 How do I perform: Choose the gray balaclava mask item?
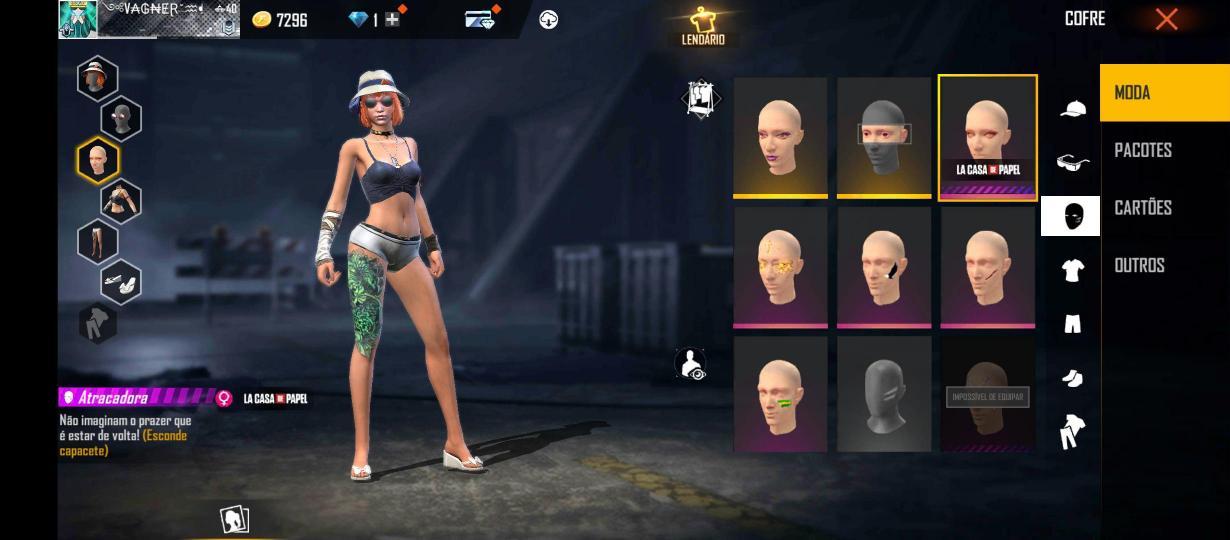point(884,137)
